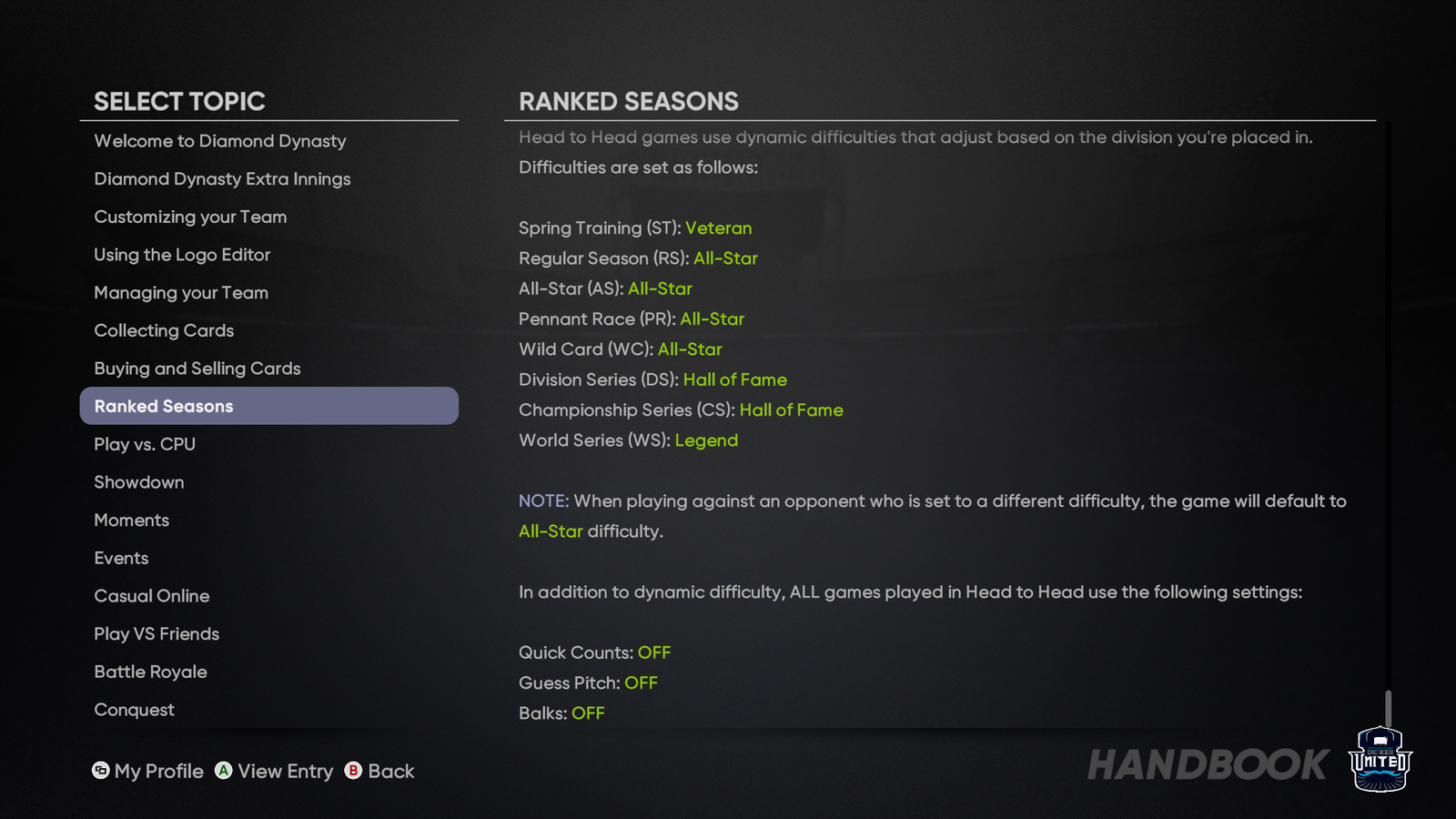Screen dimensions: 1456x819
Task: Open the Casual Online topic
Action: click(152, 596)
